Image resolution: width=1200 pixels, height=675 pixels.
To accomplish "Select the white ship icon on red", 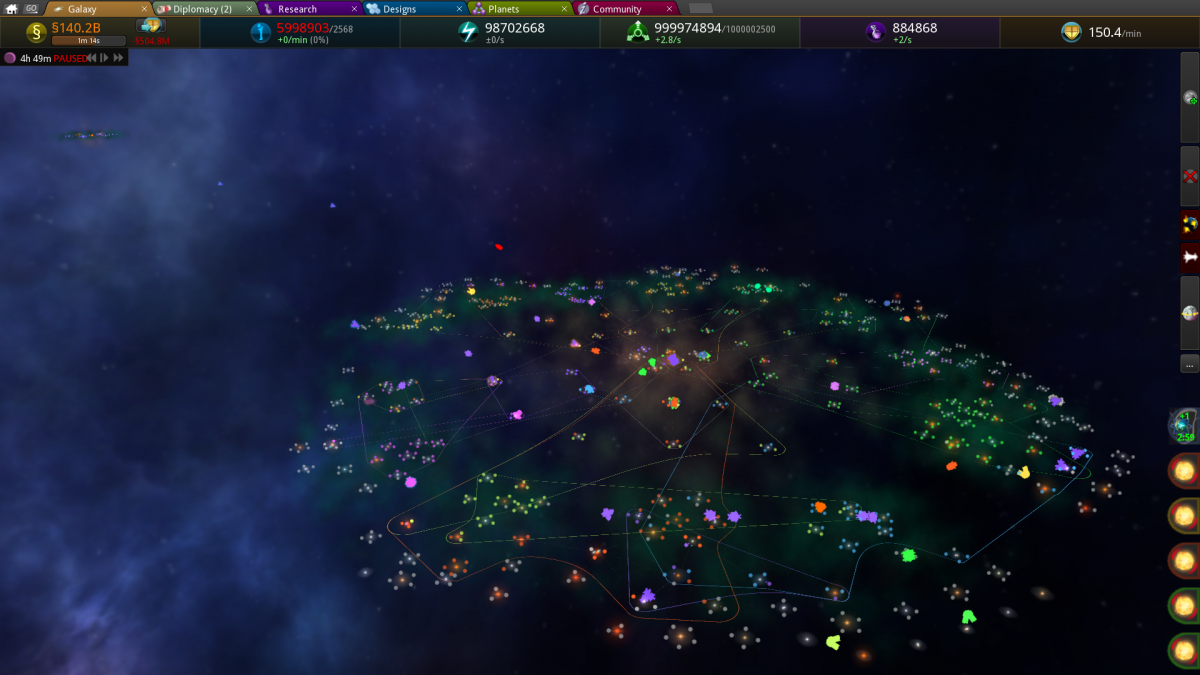I will [x=1189, y=258].
